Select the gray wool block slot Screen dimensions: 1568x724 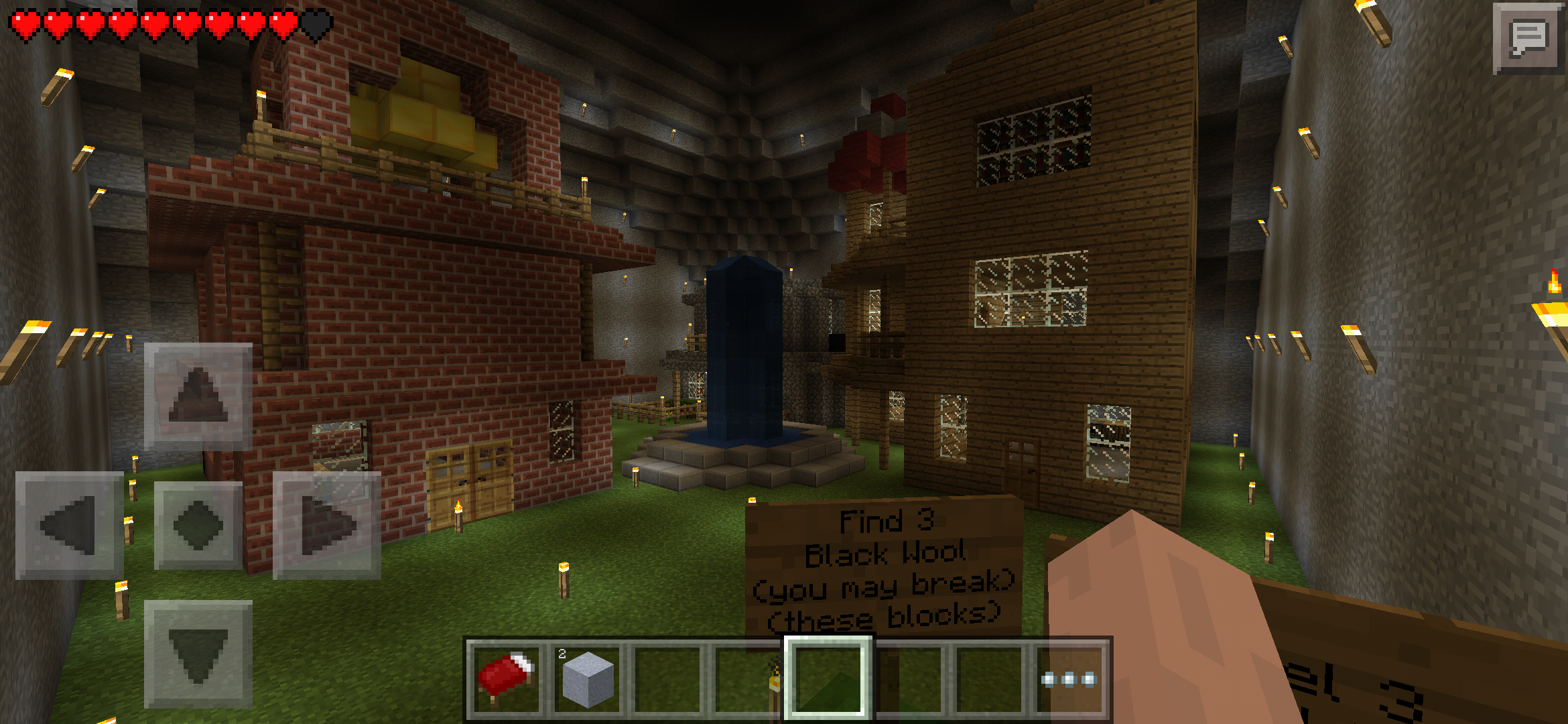click(x=587, y=678)
